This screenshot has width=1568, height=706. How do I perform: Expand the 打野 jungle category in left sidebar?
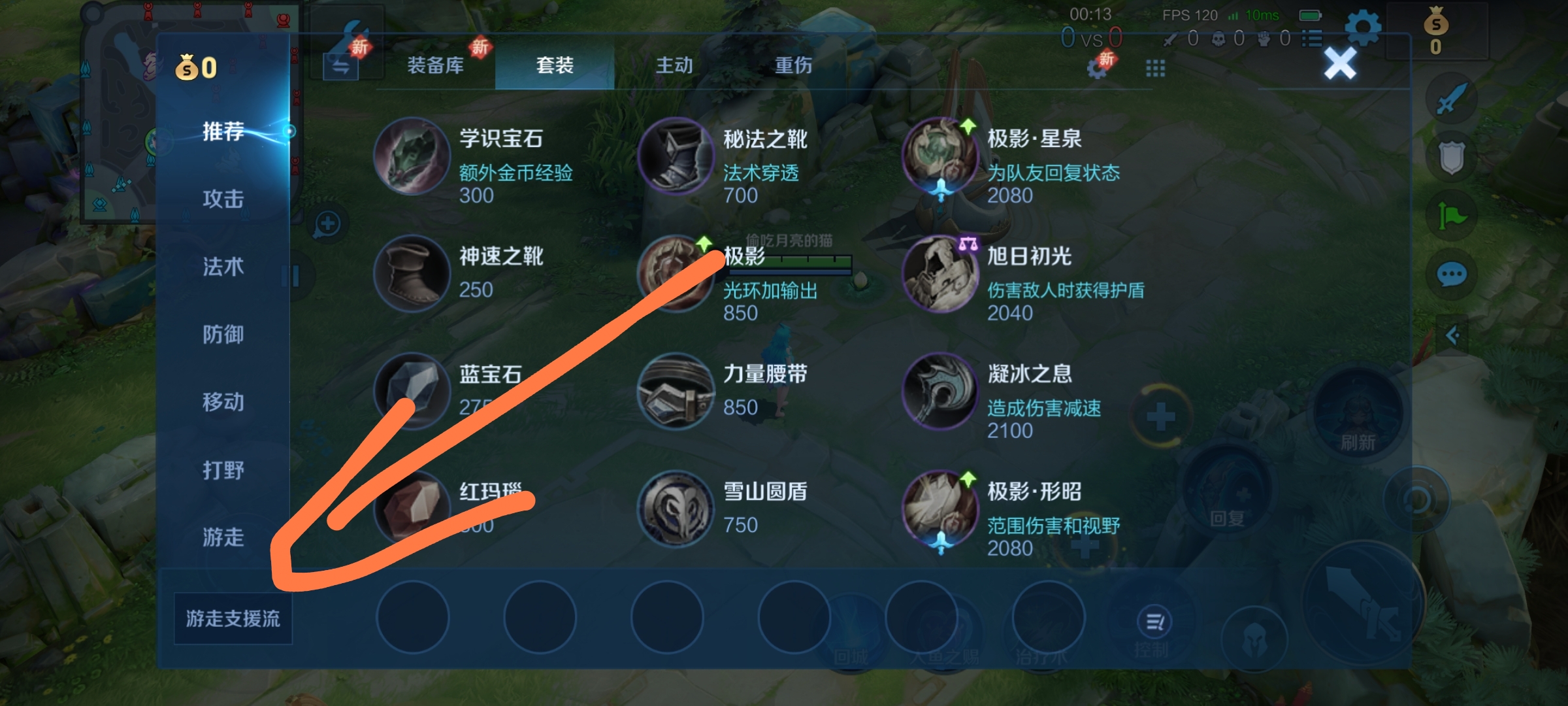tap(223, 471)
